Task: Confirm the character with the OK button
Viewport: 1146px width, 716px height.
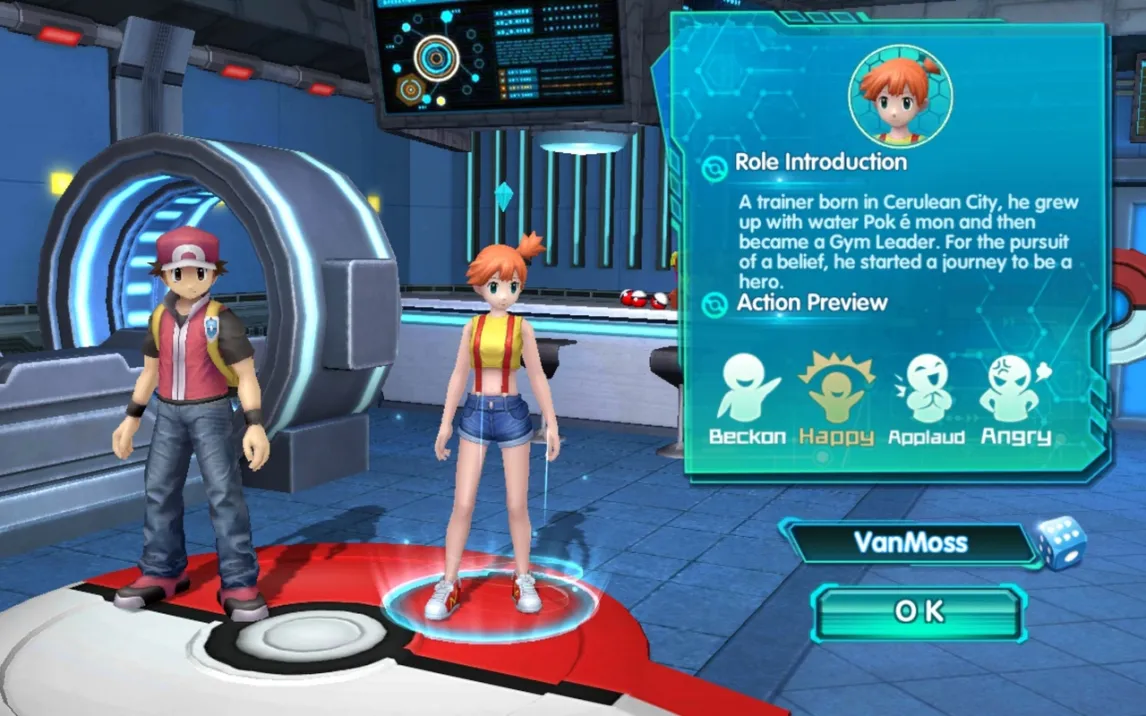Action: [x=918, y=612]
